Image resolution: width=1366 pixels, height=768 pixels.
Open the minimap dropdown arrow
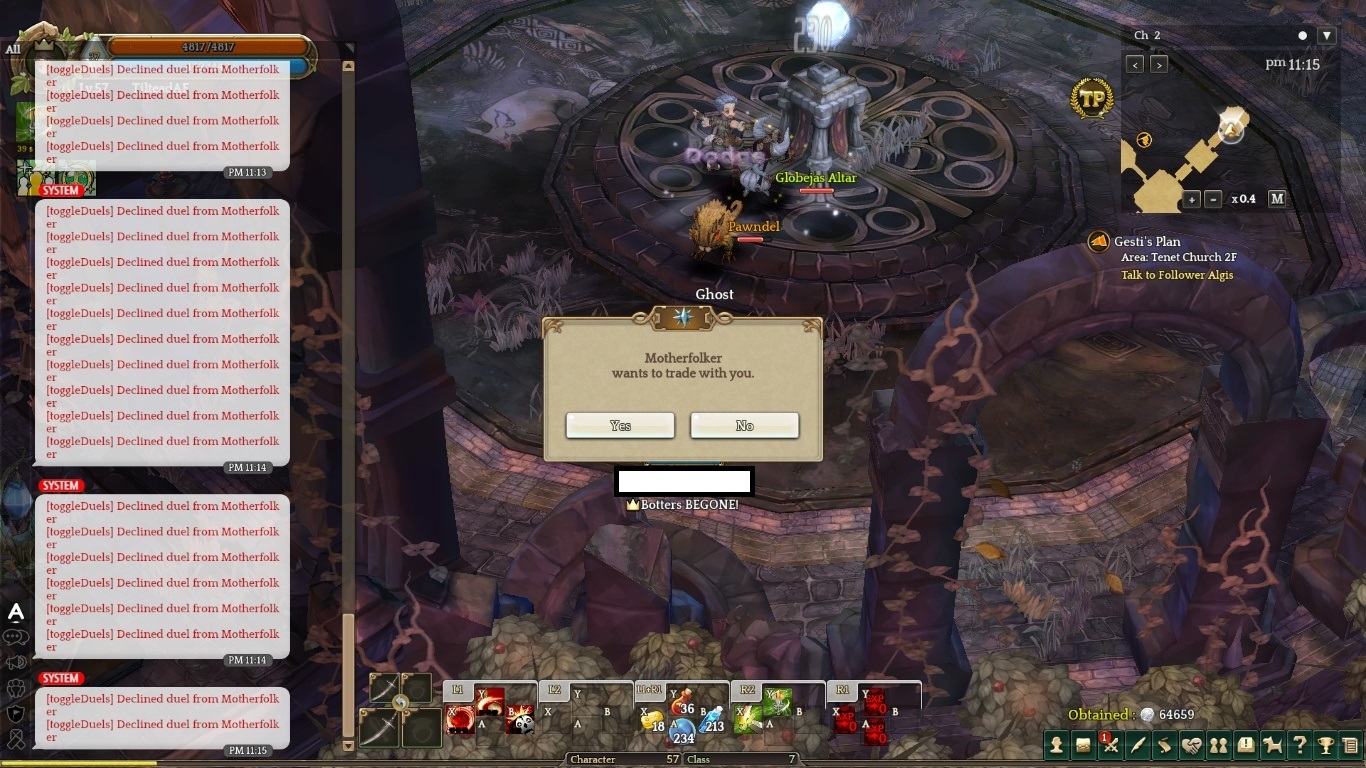[x=1327, y=35]
